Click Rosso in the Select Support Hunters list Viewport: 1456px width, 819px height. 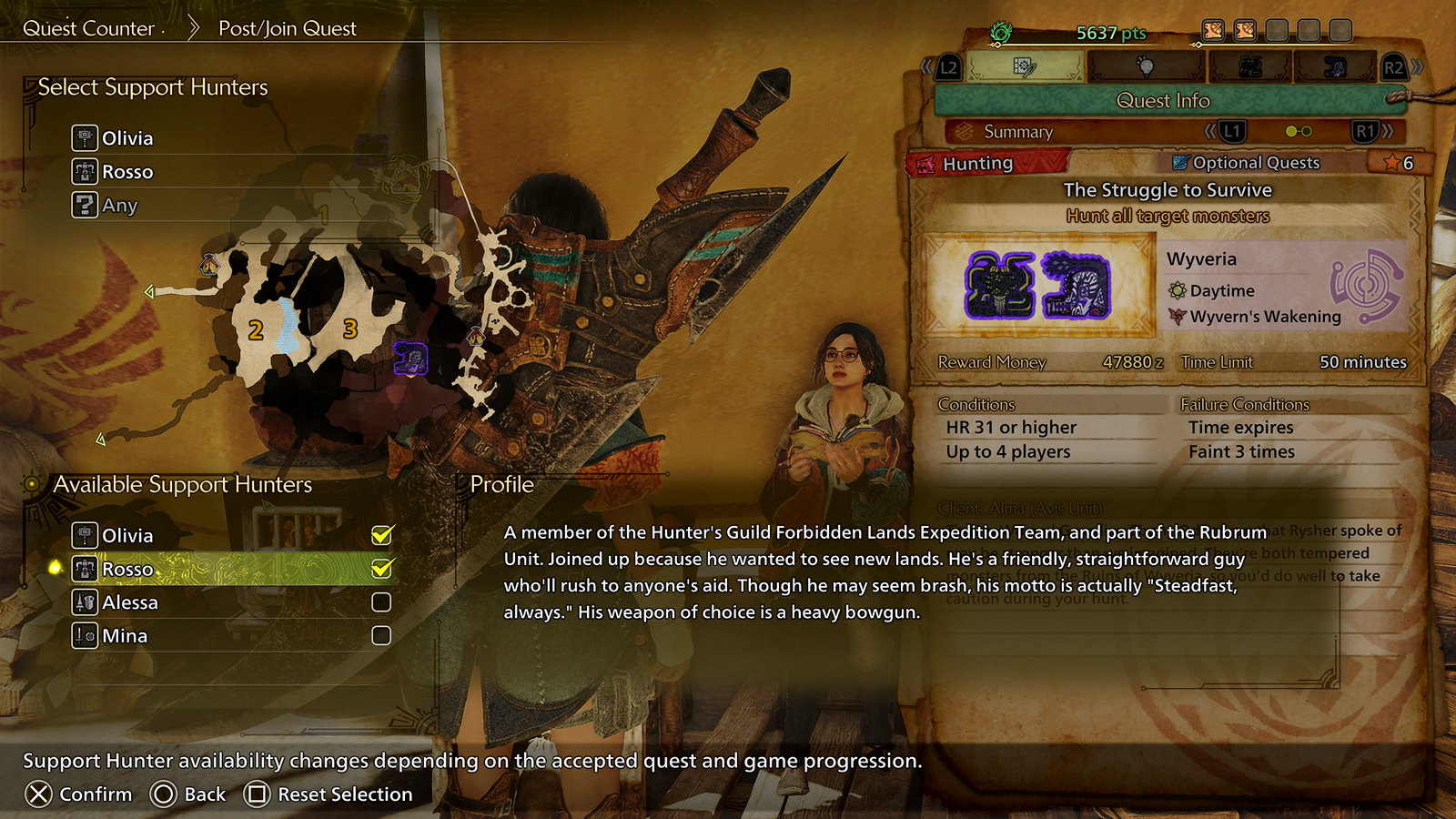[x=126, y=172]
